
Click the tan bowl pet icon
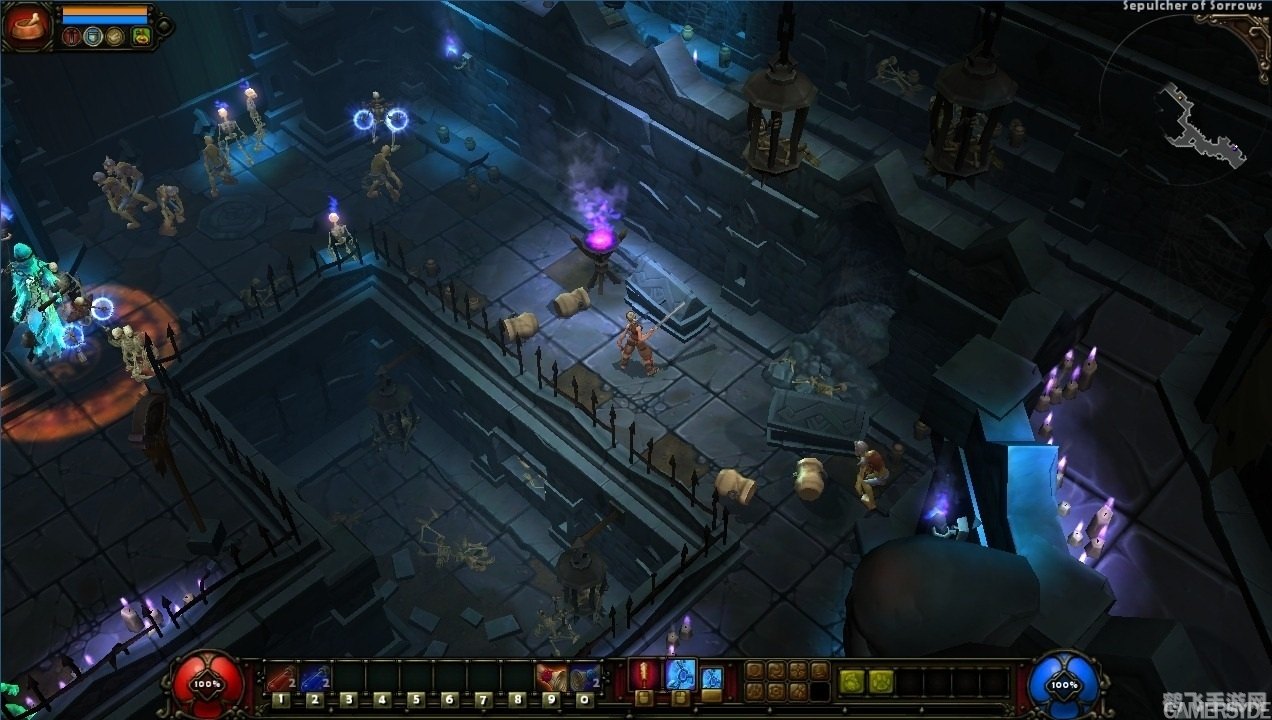117,37
